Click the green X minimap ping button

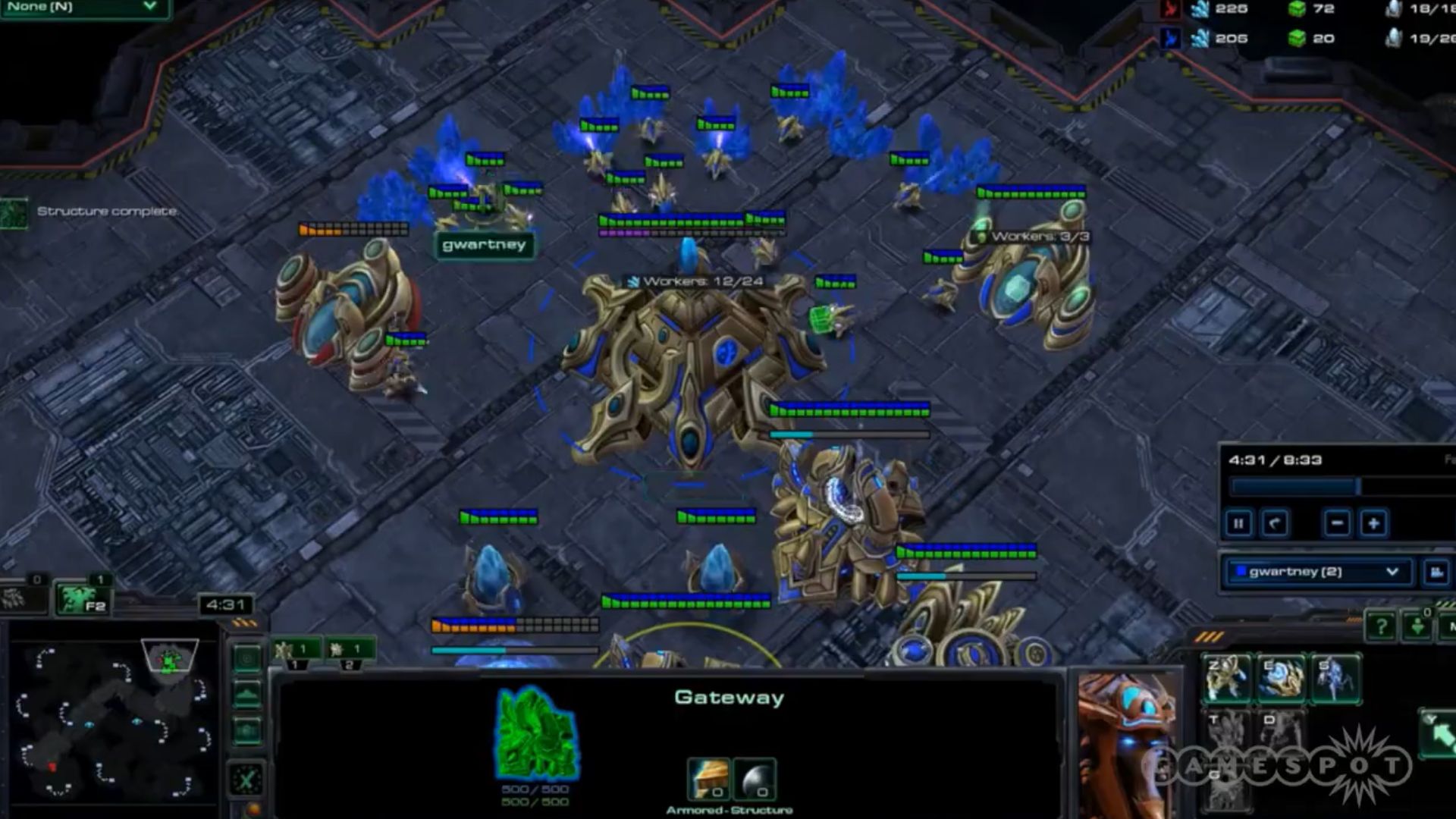click(247, 779)
